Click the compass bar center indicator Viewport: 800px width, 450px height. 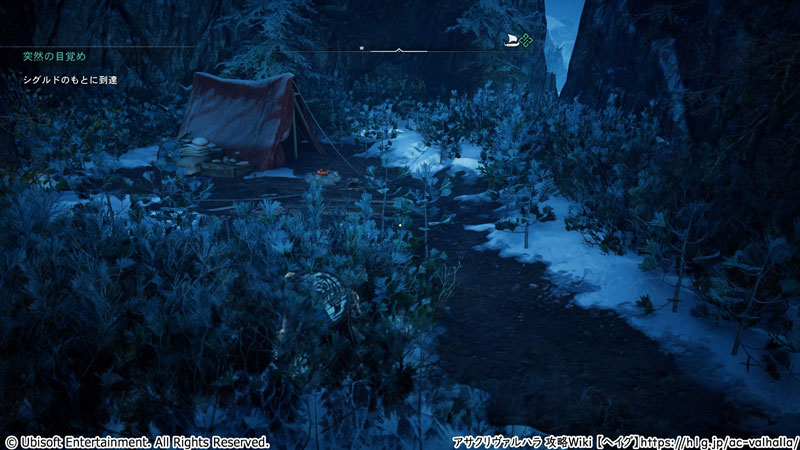coord(399,48)
